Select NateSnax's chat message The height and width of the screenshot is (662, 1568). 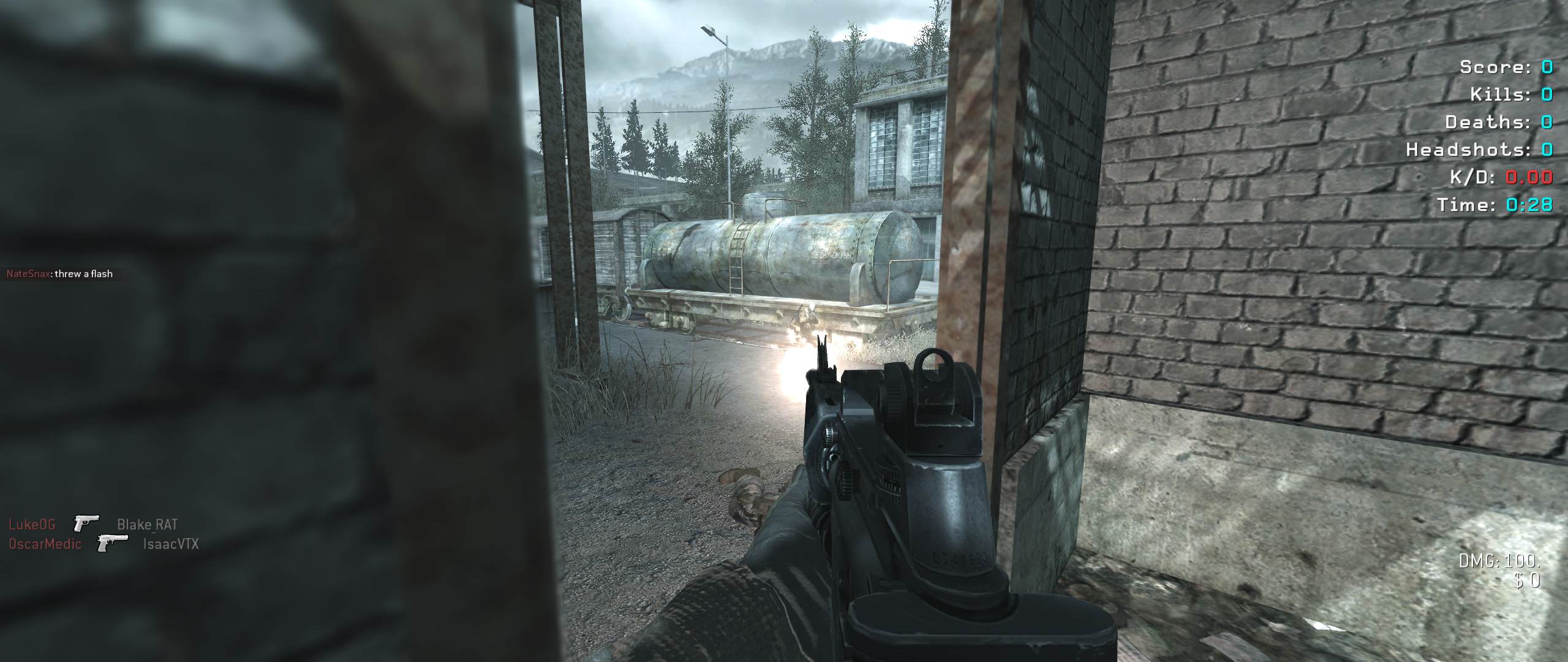[59, 274]
